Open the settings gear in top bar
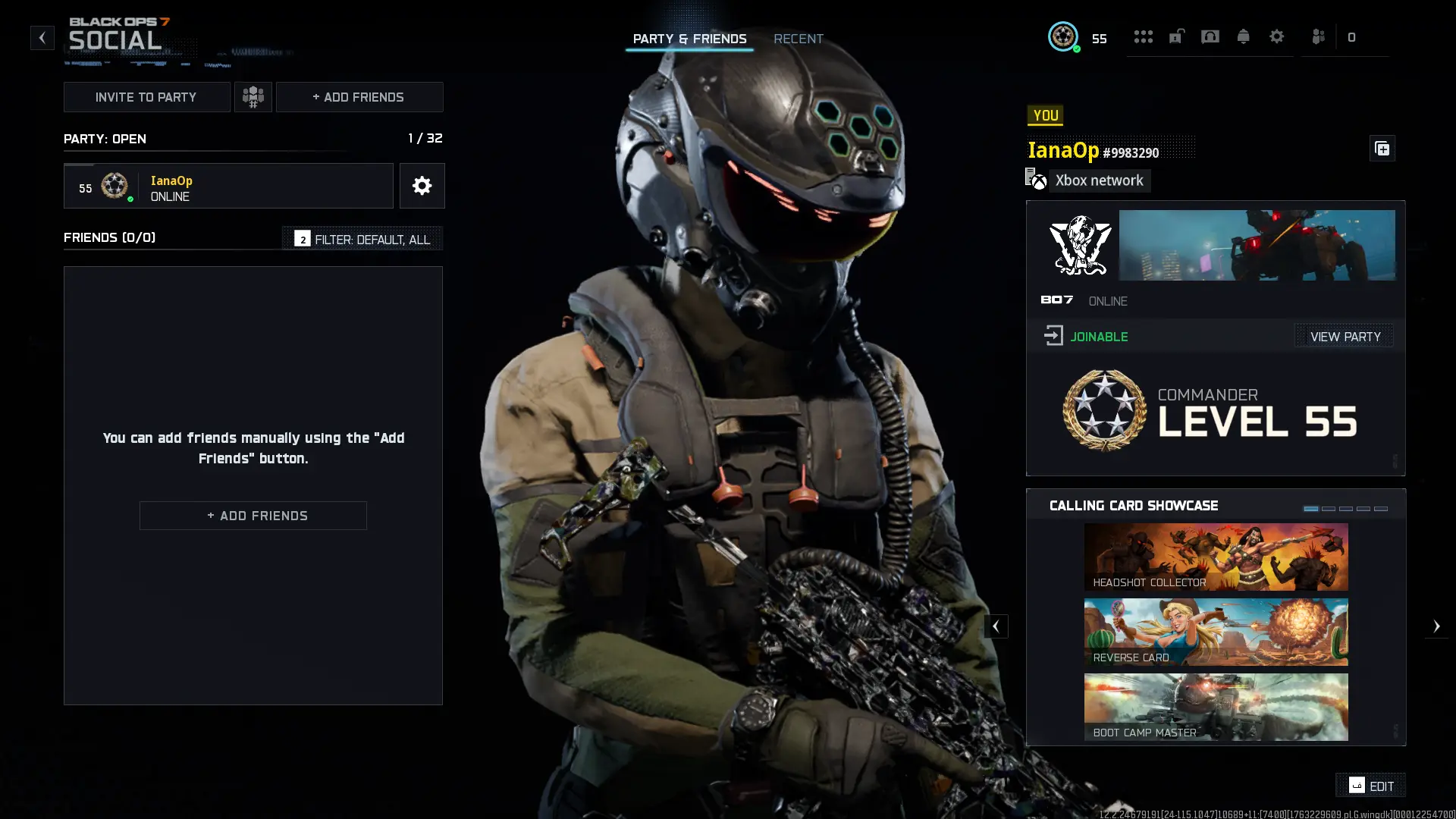This screenshot has width=1456, height=819. pos(1277,36)
